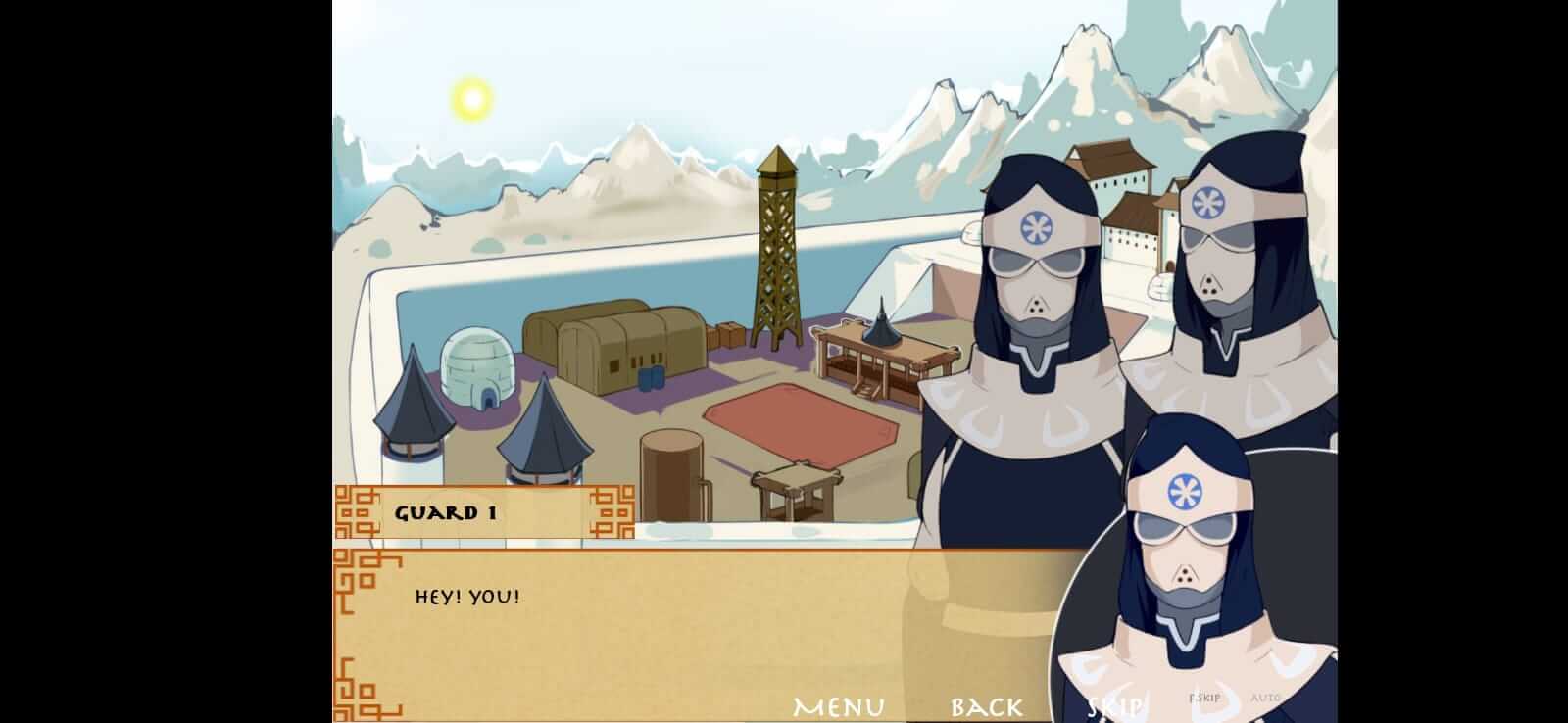Activate SKIP to fast-forward text

point(1115,704)
